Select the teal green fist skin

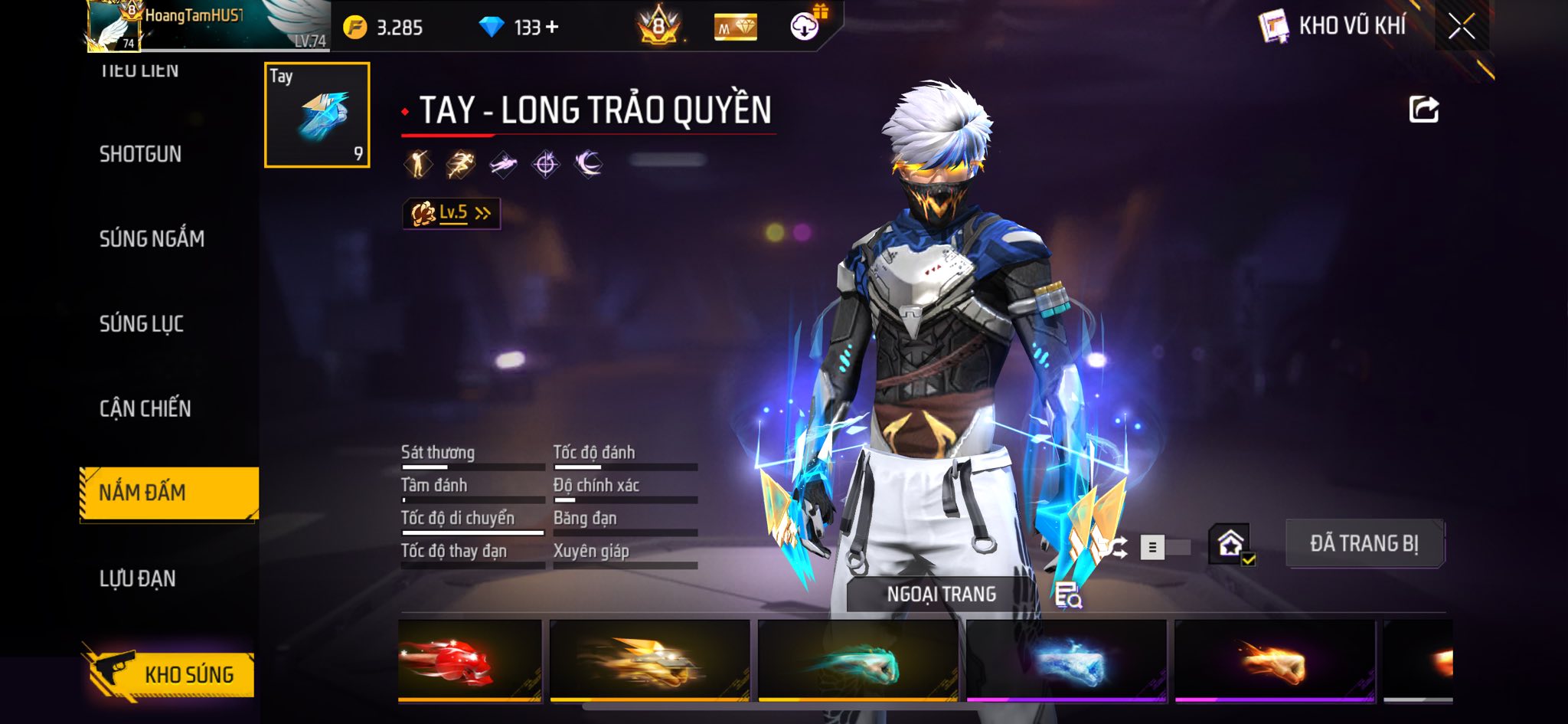click(857, 660)
